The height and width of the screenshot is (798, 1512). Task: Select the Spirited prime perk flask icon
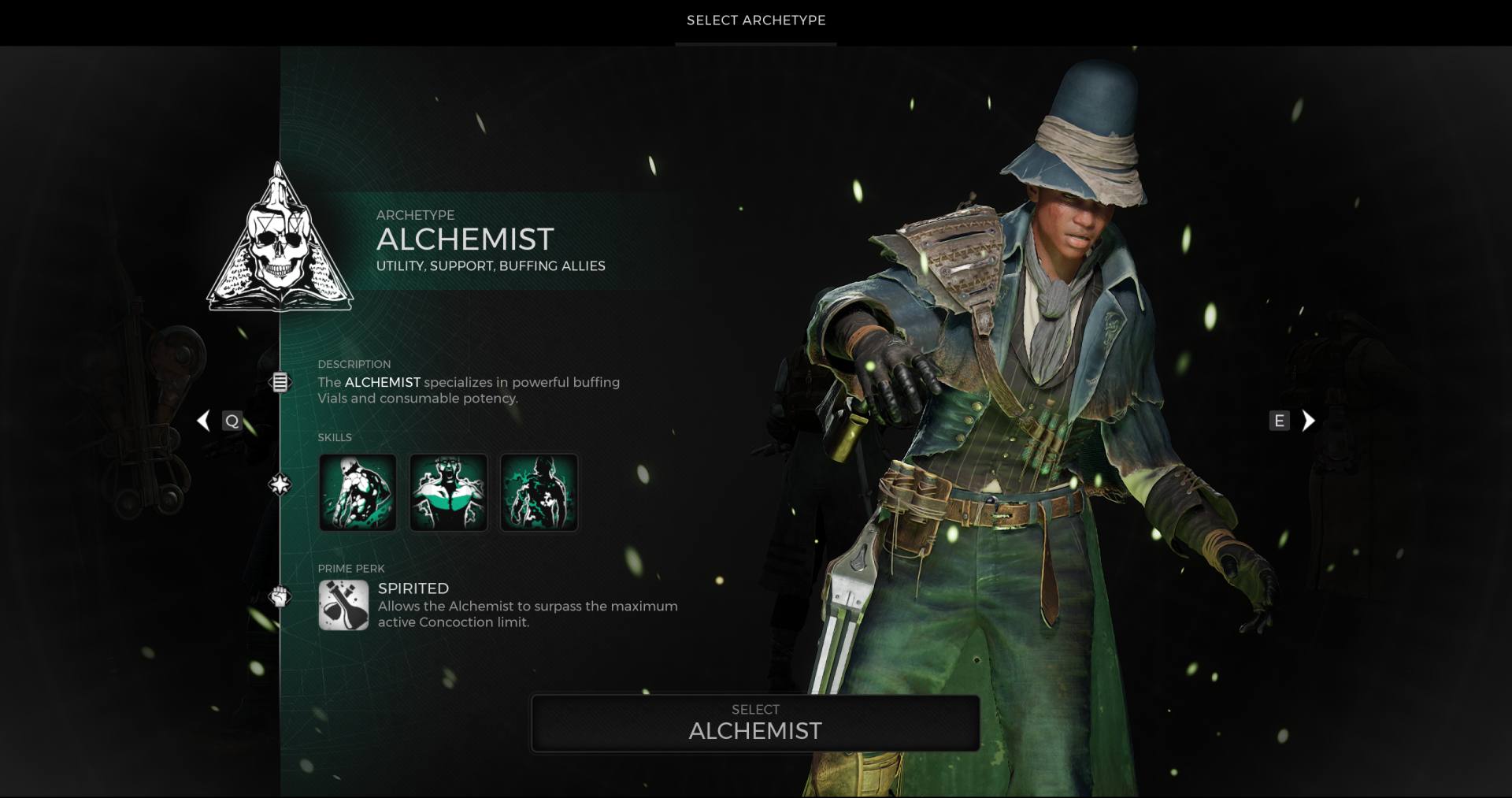(x=343, y=605)
